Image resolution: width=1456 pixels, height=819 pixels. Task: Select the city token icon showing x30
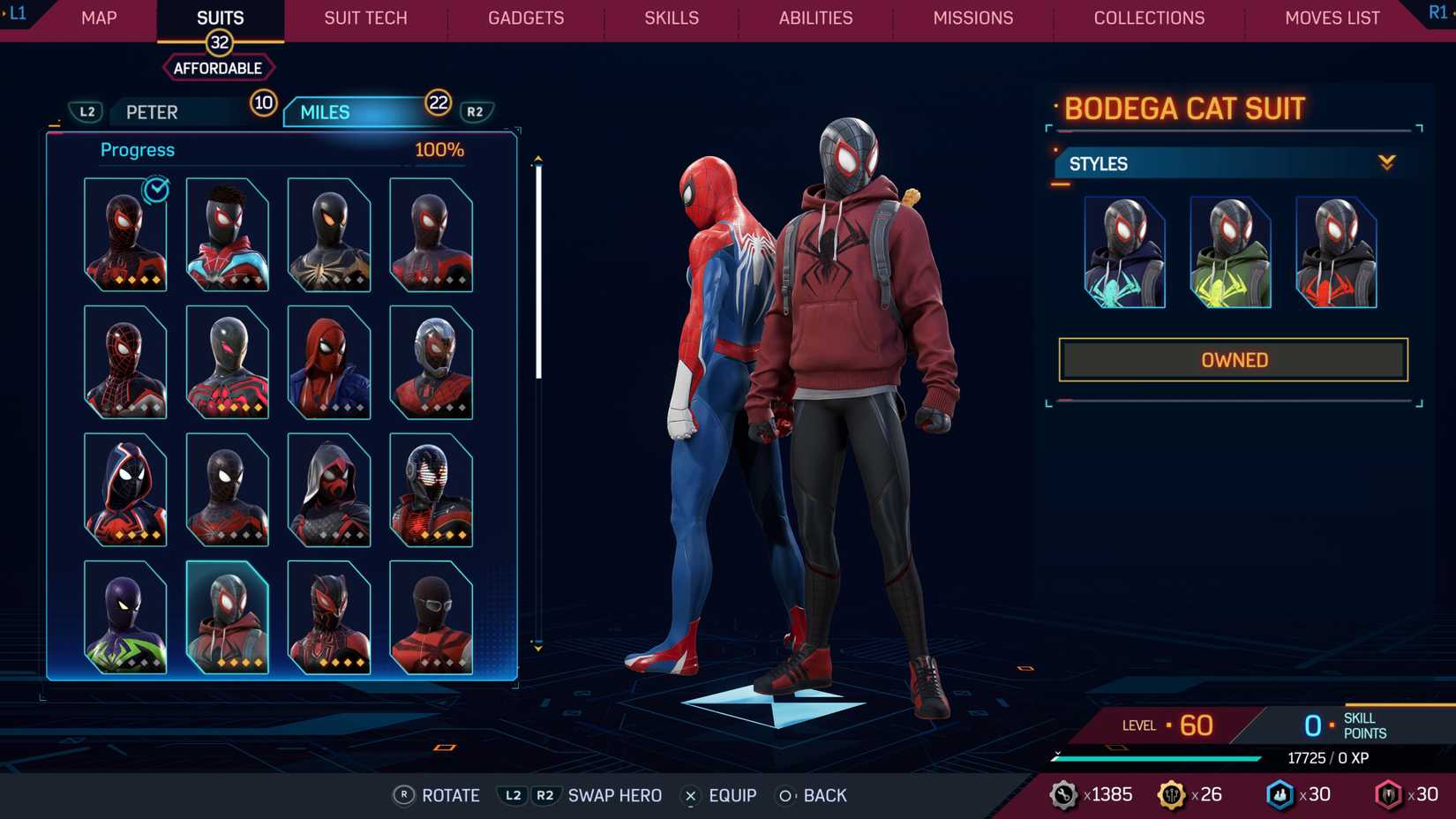click(1281, 794)
